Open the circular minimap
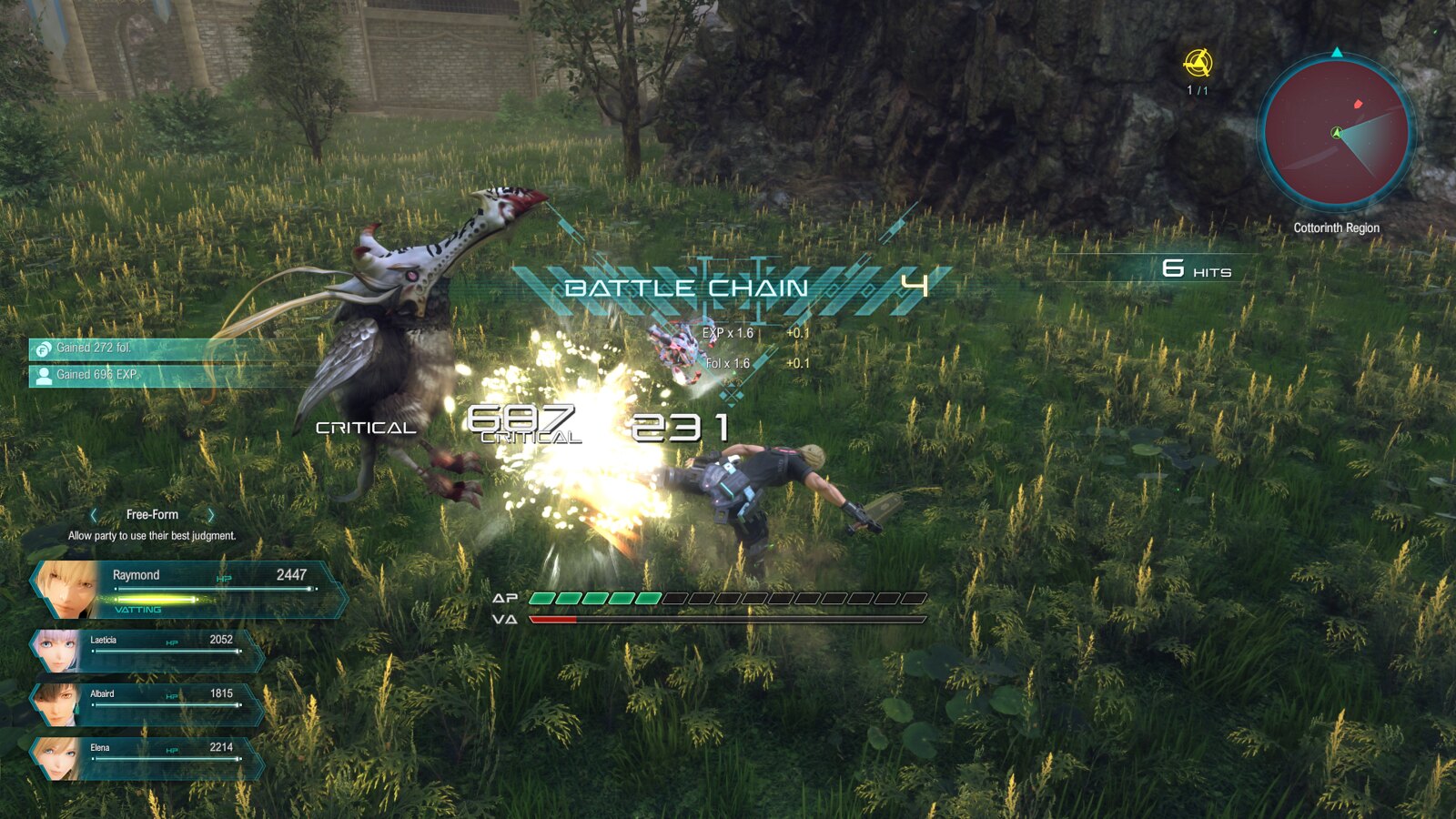The width and height of the screenshot is (1456, 819). tap(1336, 133)
